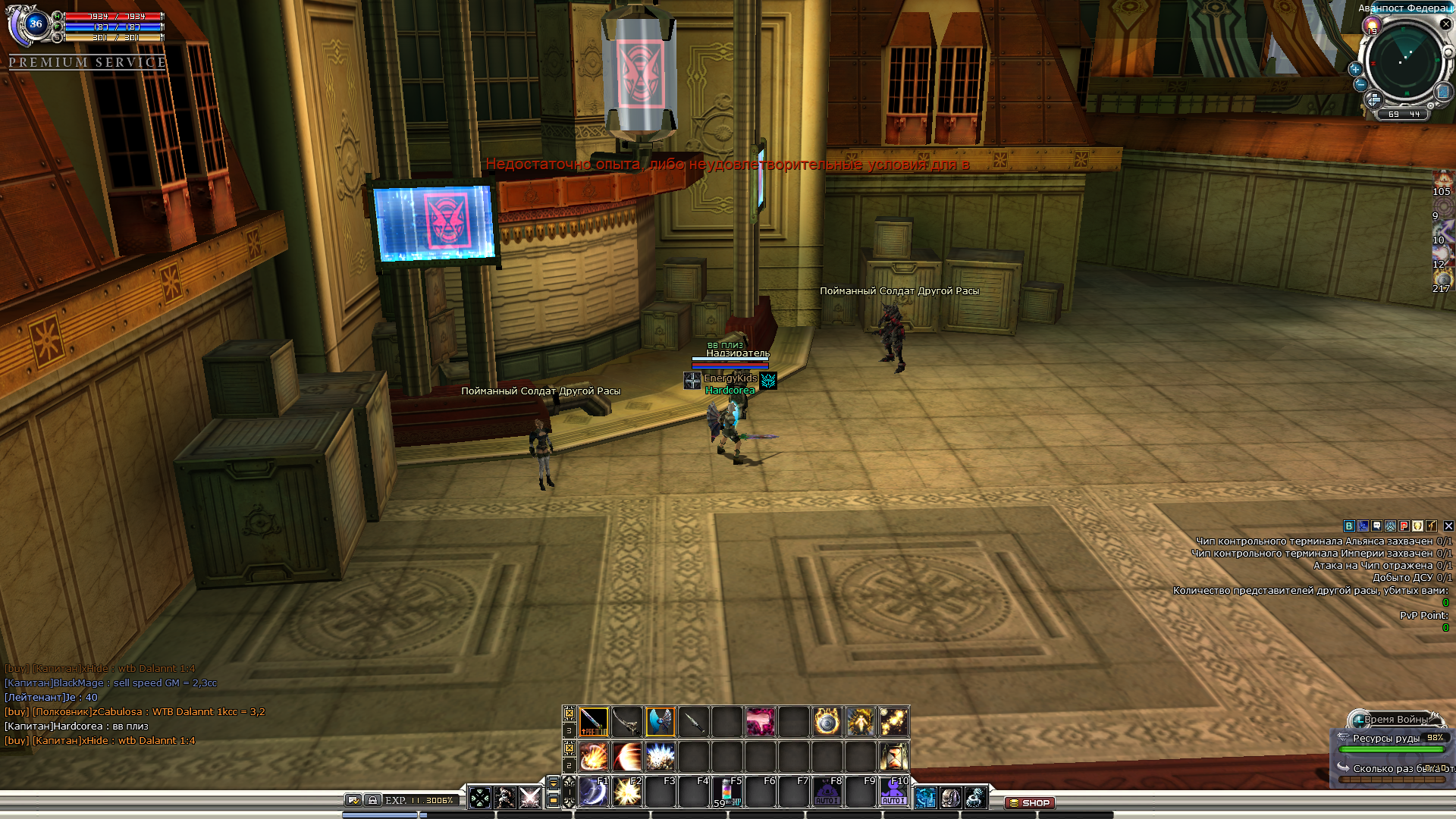Click the red 'P' icon above tracker

coord(1404,526)
